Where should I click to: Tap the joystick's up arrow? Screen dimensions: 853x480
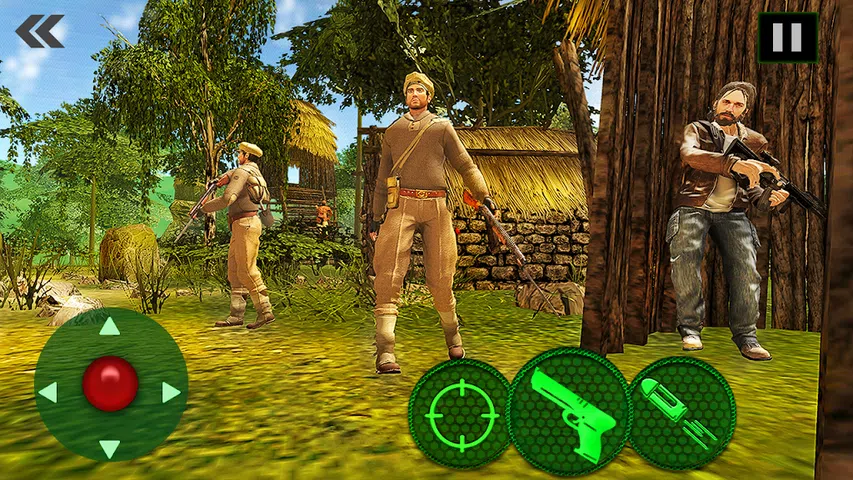click(110, 327)
